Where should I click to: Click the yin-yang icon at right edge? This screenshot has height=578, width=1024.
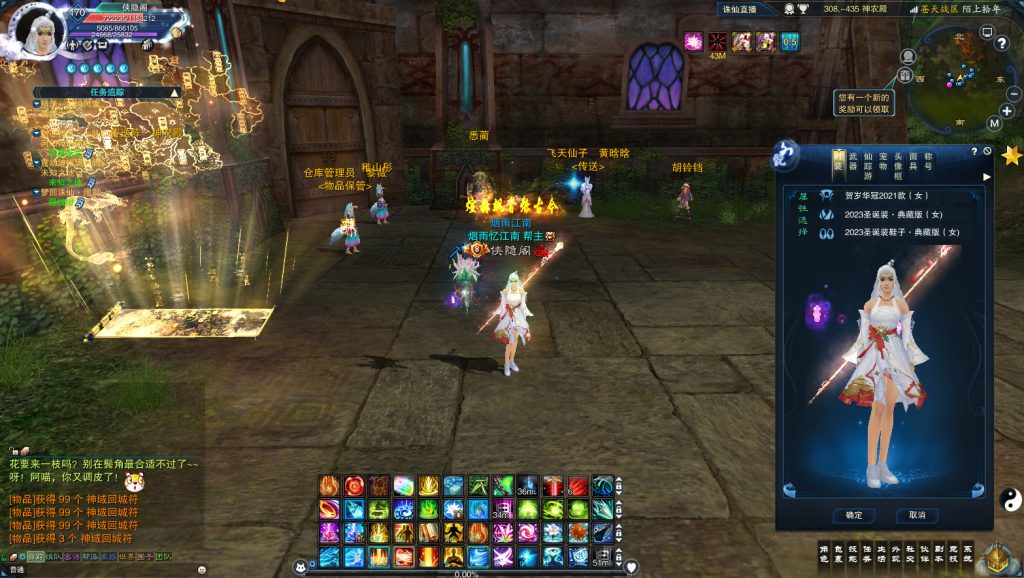[x=1008, y=497]
